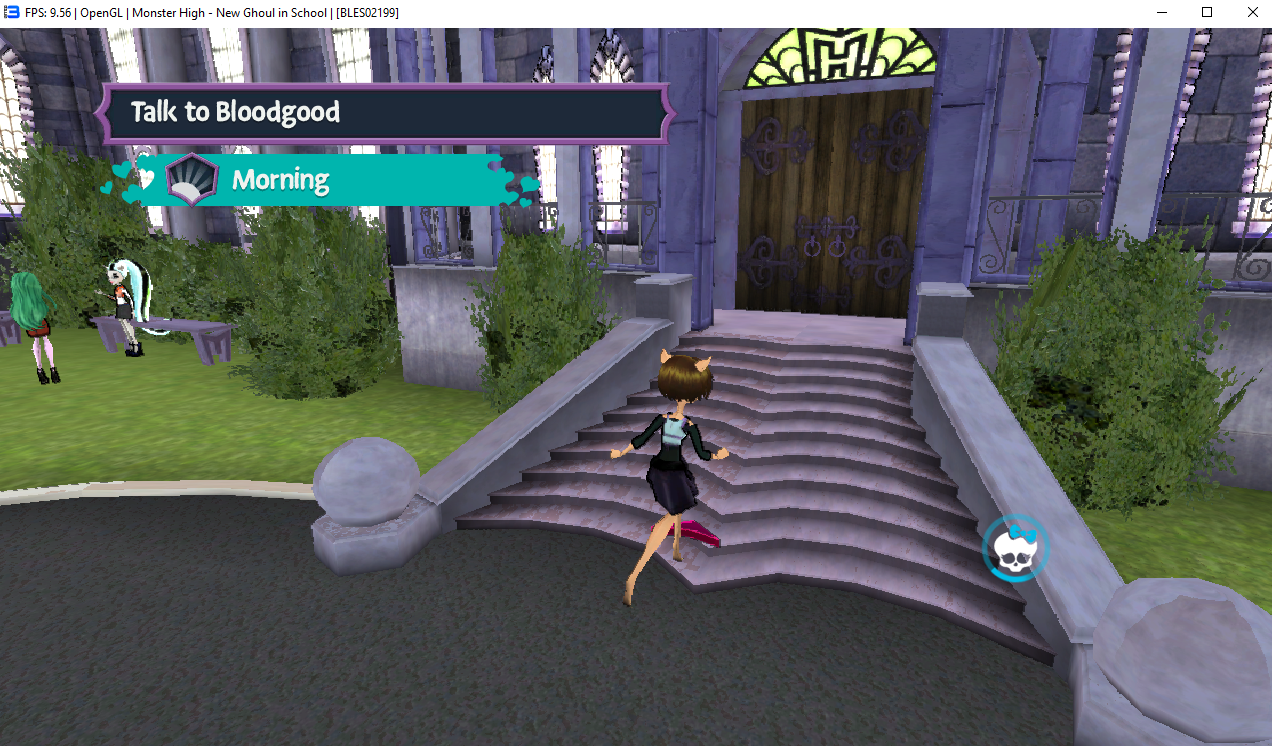1272x746 pixels.
Task: Open the skull emblem icon
Action: pyautogui.click(x=1015, y=548)
